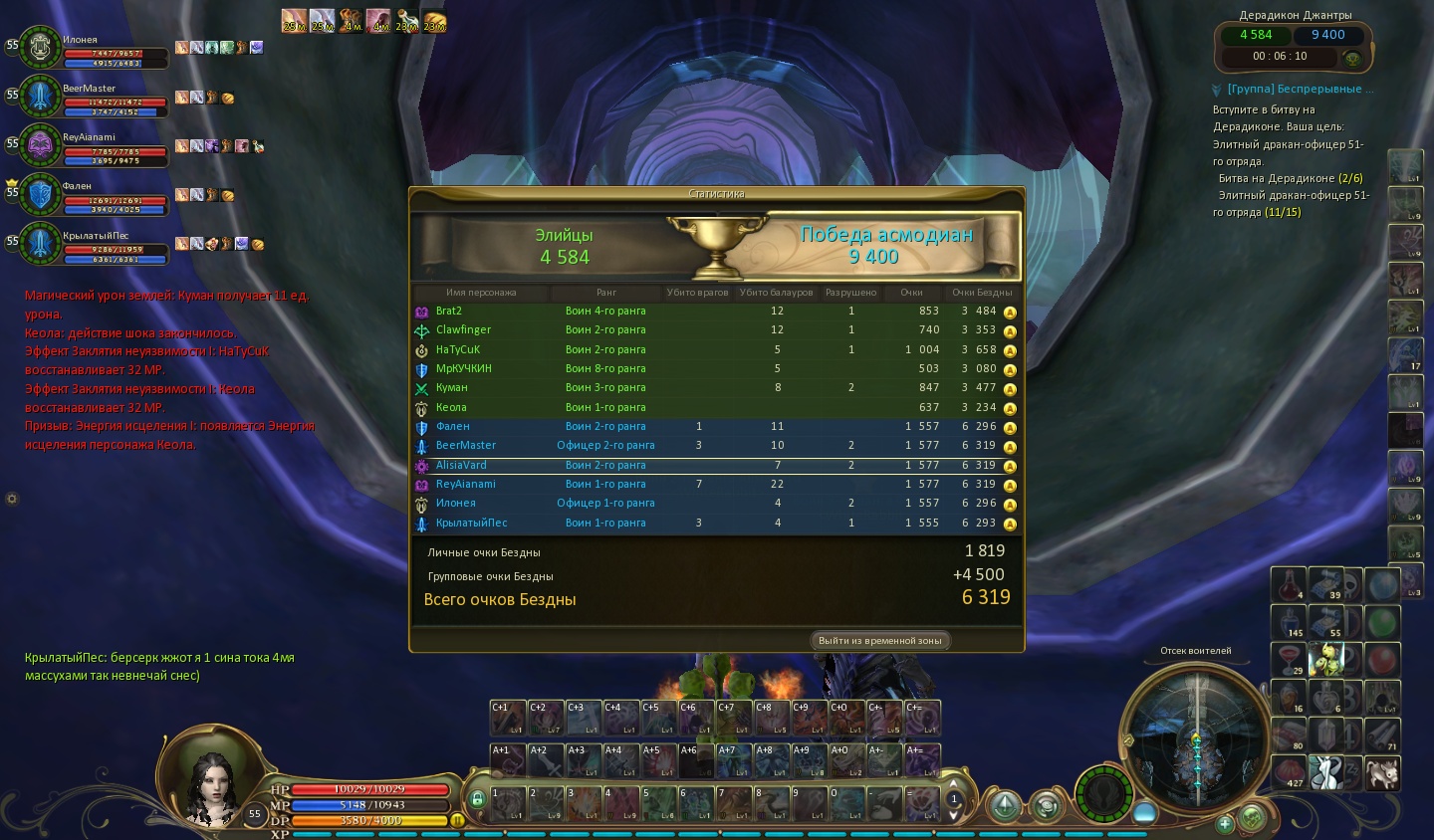Screen dimensions: 1434x840
Task: Click the green plus button under the minimap
Action: 1225,823
